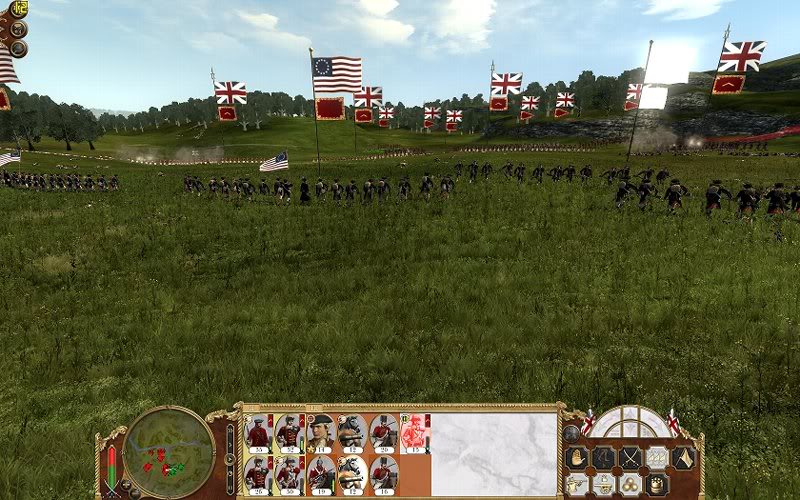The image size is (800, 500).
Task: Select the general unit card with tricorn hat
Action: point(321,431)
